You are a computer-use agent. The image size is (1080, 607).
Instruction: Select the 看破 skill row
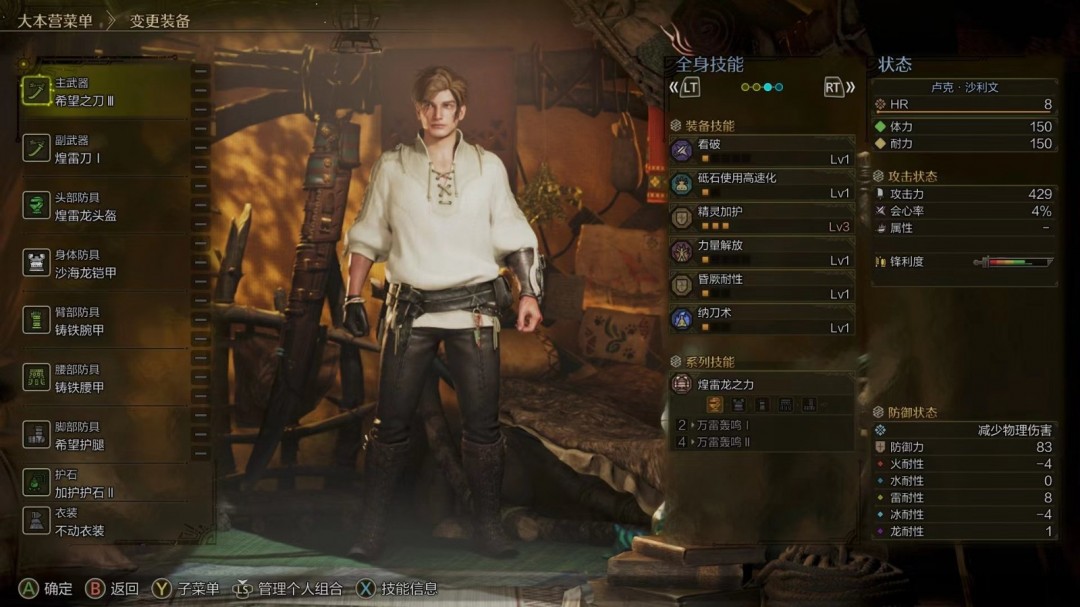(x=762, y=151)
